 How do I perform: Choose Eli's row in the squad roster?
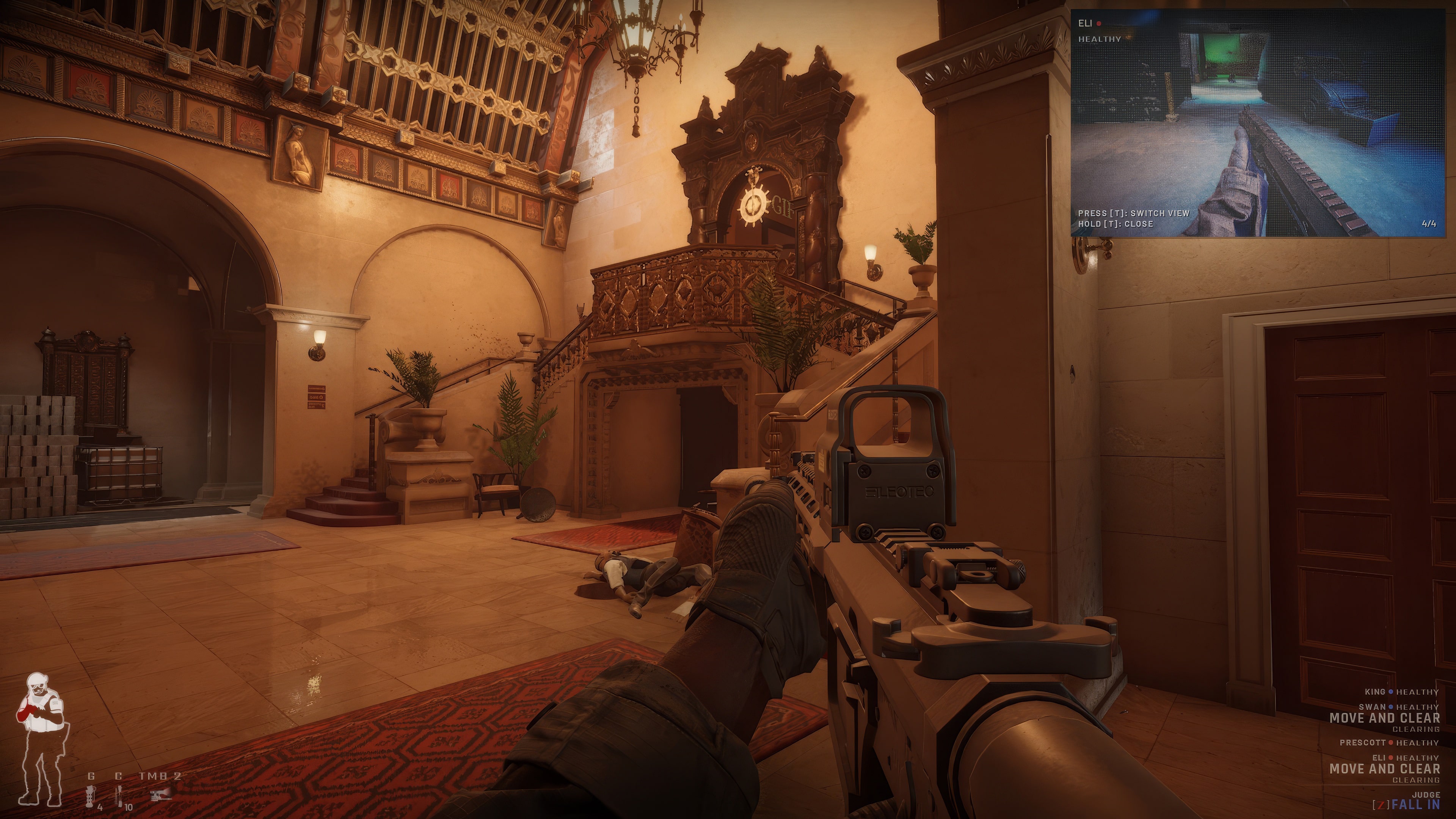1405,758
